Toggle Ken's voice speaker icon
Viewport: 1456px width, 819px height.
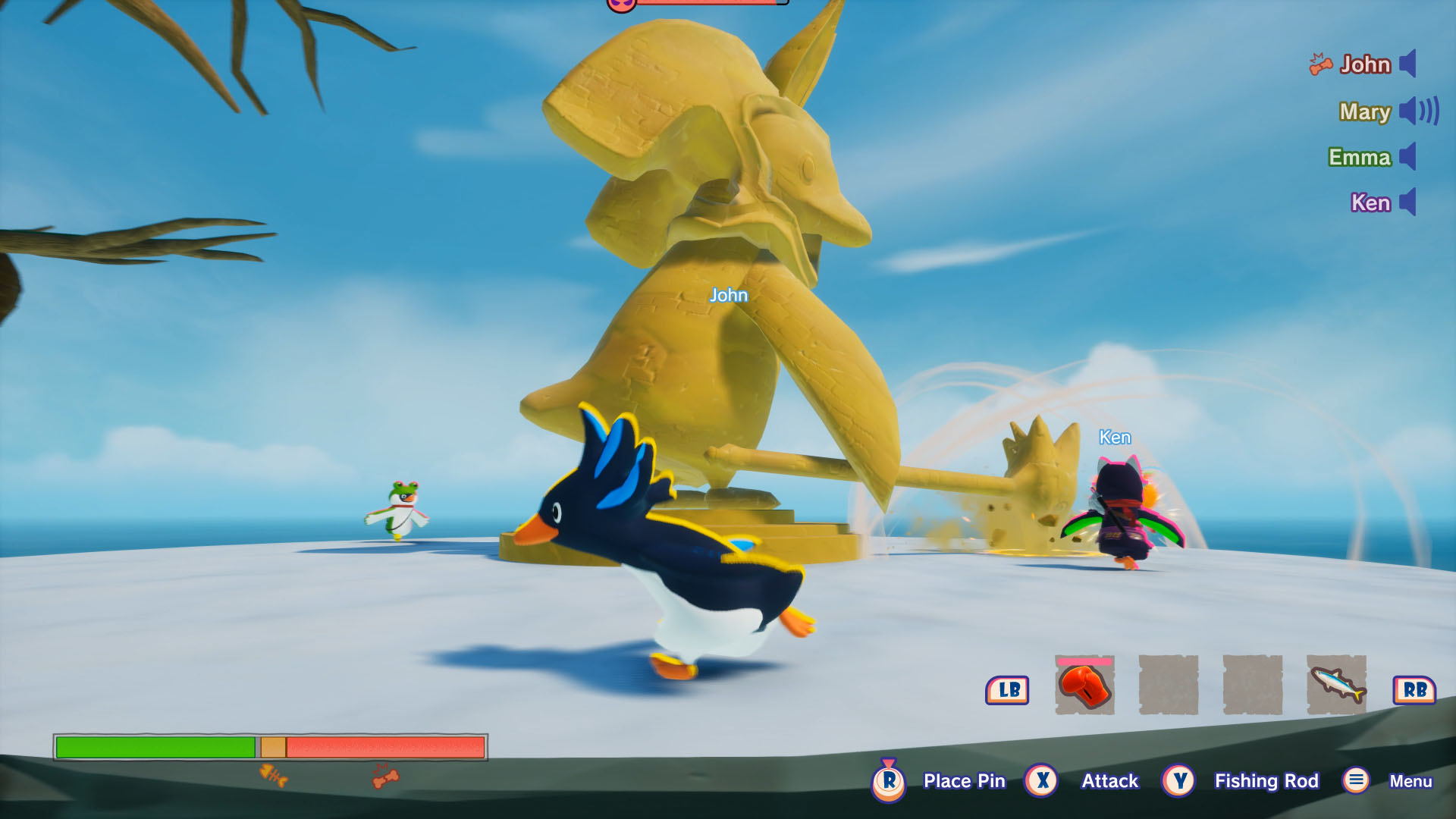pos(1408,202)
